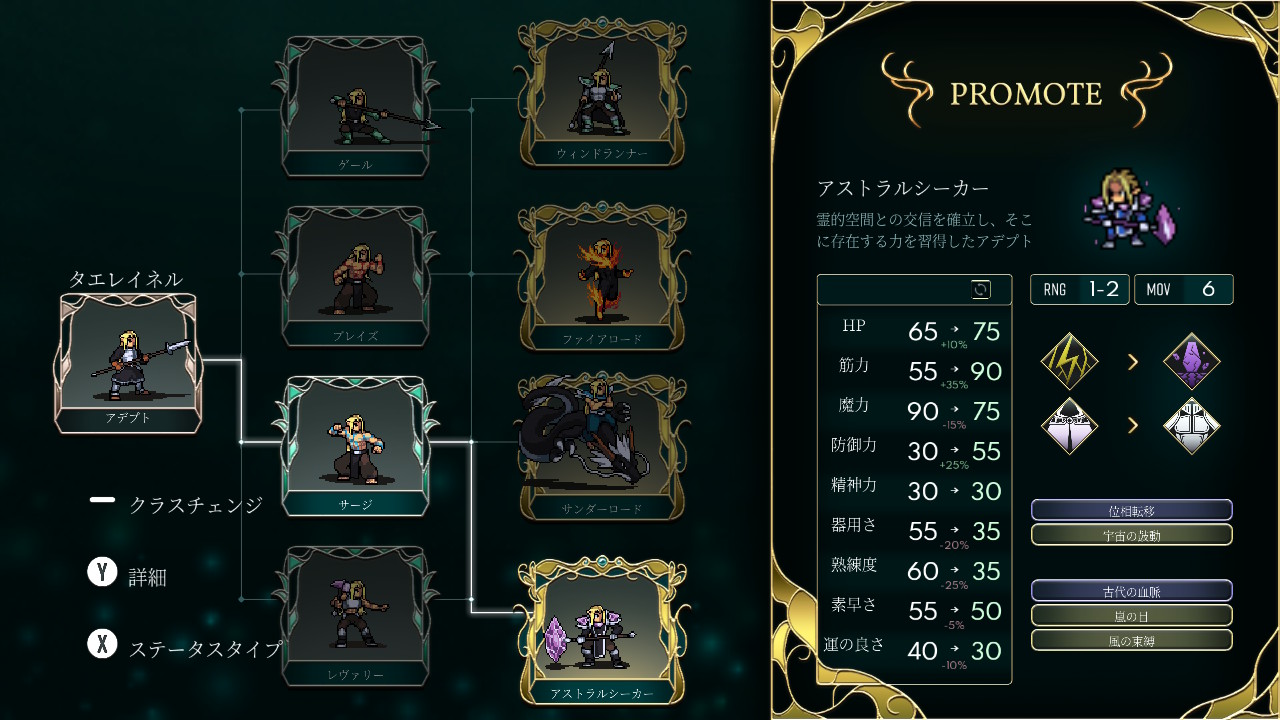Show the 宇宙の鼓動 skill entry
The width and height of the screenshot is (1280, 720).
point(1131,535)
